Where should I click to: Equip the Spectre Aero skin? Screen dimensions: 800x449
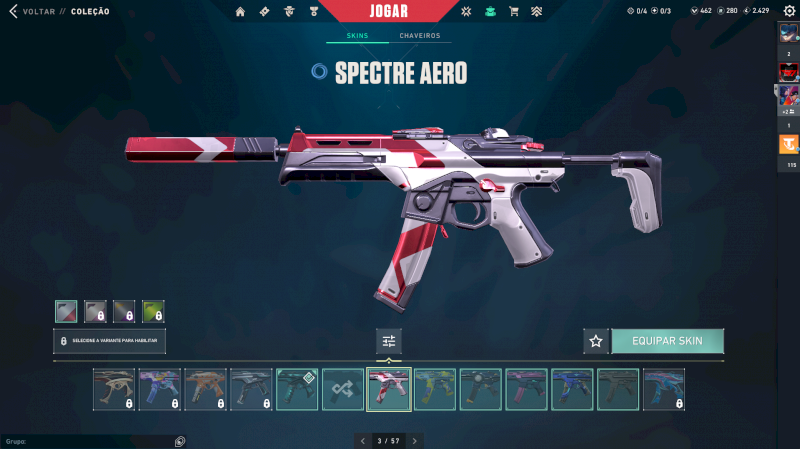pos(667,341)
